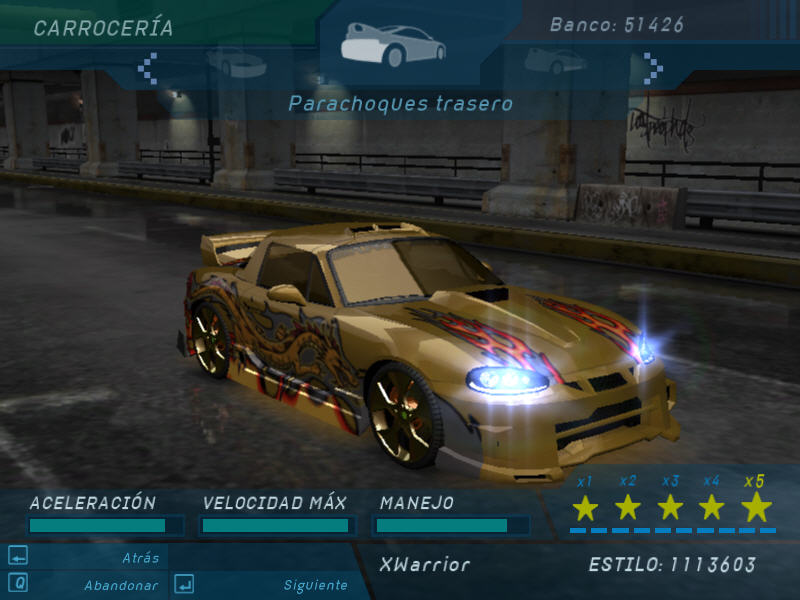Select the Abandonar option
Screen dimensions: 800x600
[120, 585]
